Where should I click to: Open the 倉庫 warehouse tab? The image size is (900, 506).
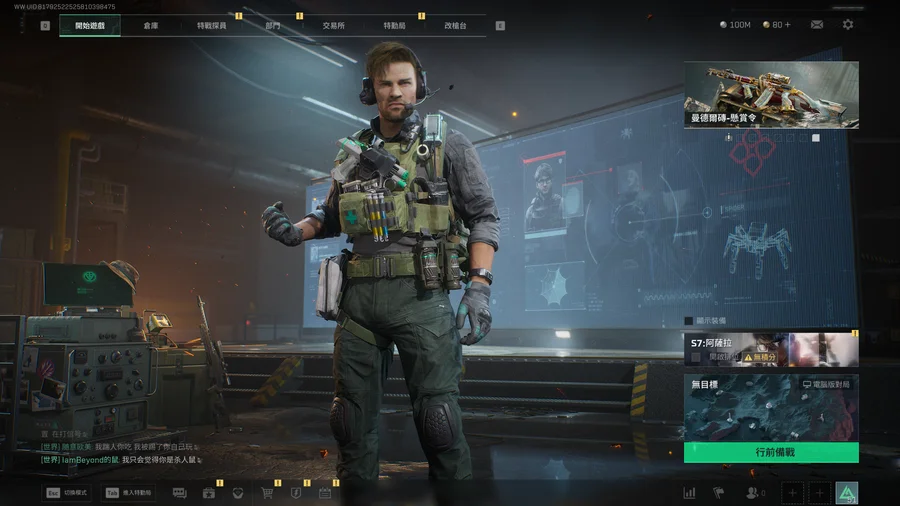150,25
